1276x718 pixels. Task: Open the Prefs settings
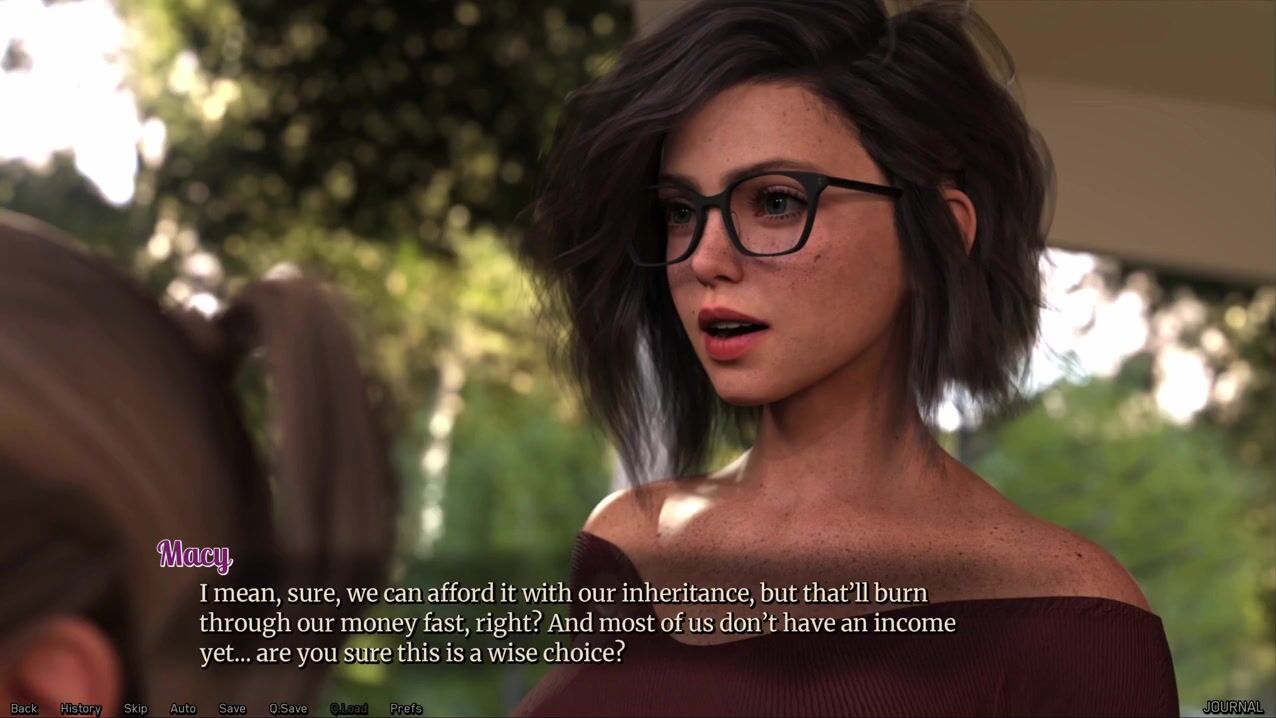tap(406, 708)
